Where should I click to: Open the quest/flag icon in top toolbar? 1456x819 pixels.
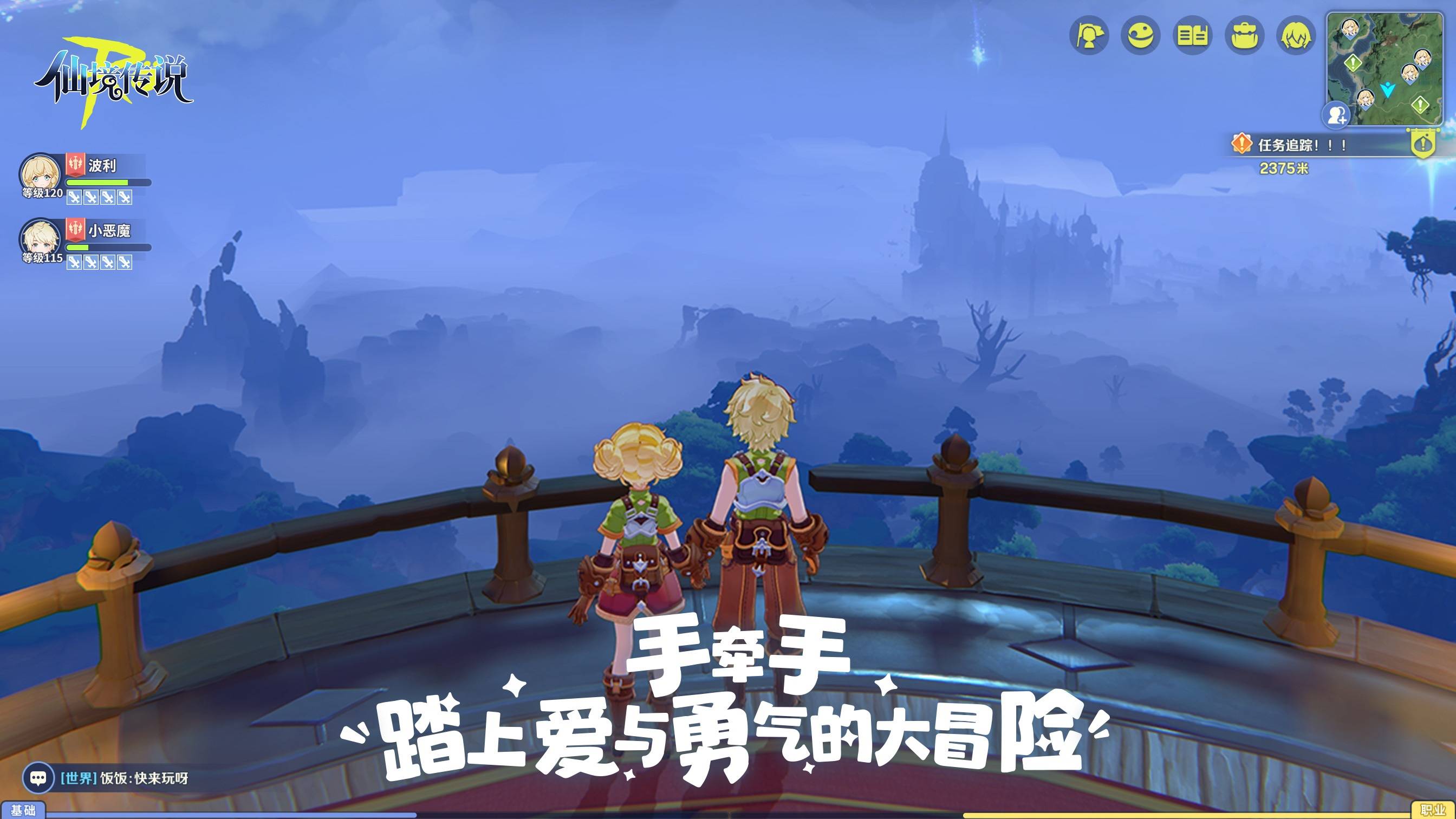tap(1092, 35)
